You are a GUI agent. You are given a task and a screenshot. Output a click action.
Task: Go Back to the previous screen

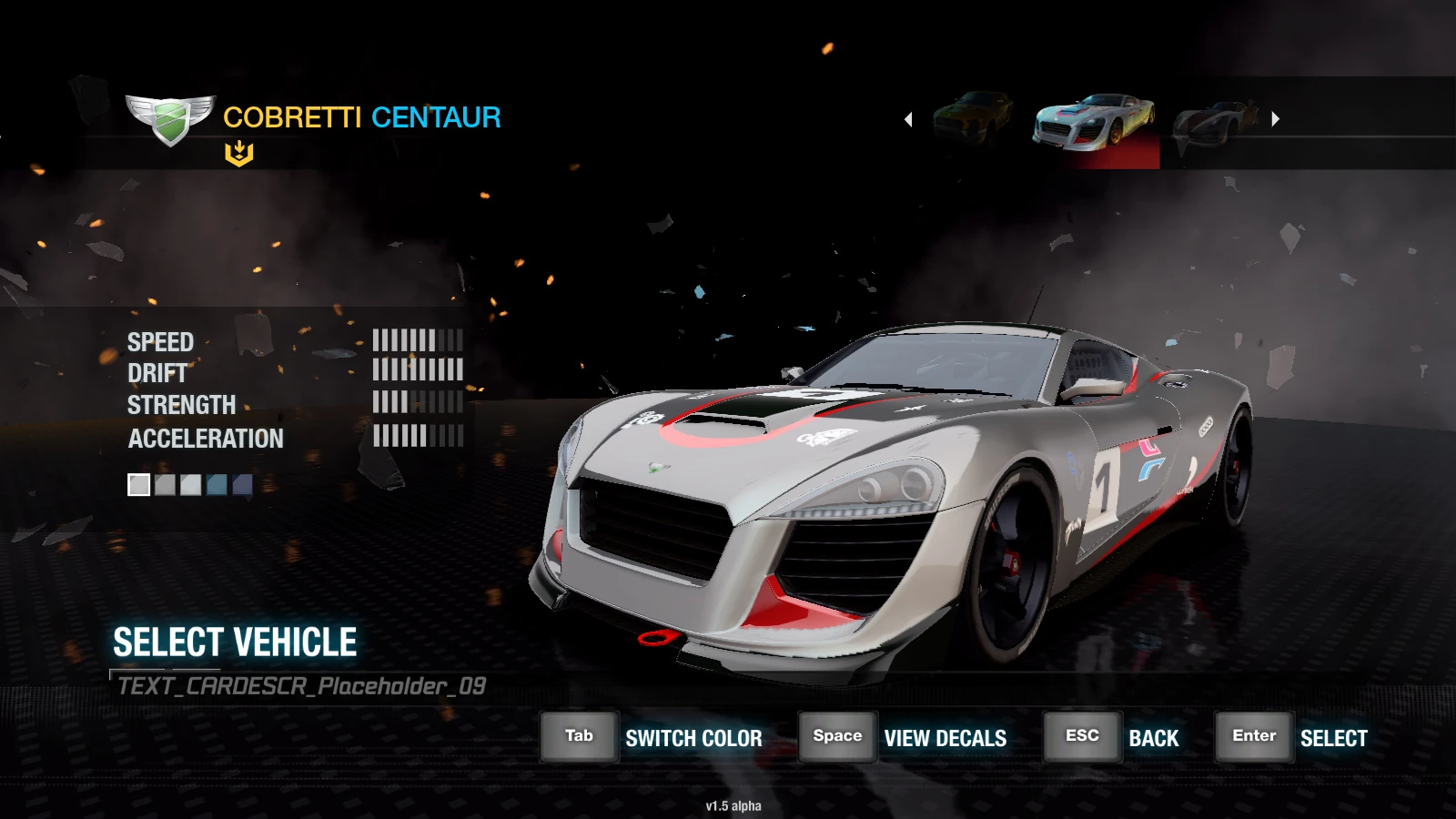pyautogui.click(x=1082, y=736)
